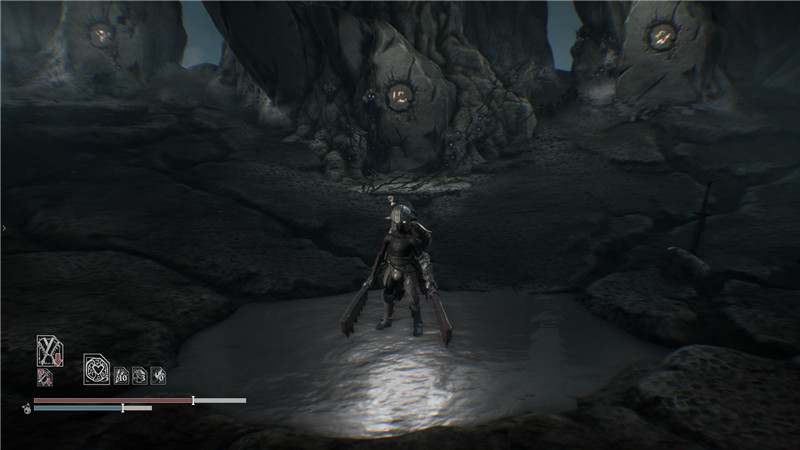Switch to the small secondary weapon card

tap(44, 376)
